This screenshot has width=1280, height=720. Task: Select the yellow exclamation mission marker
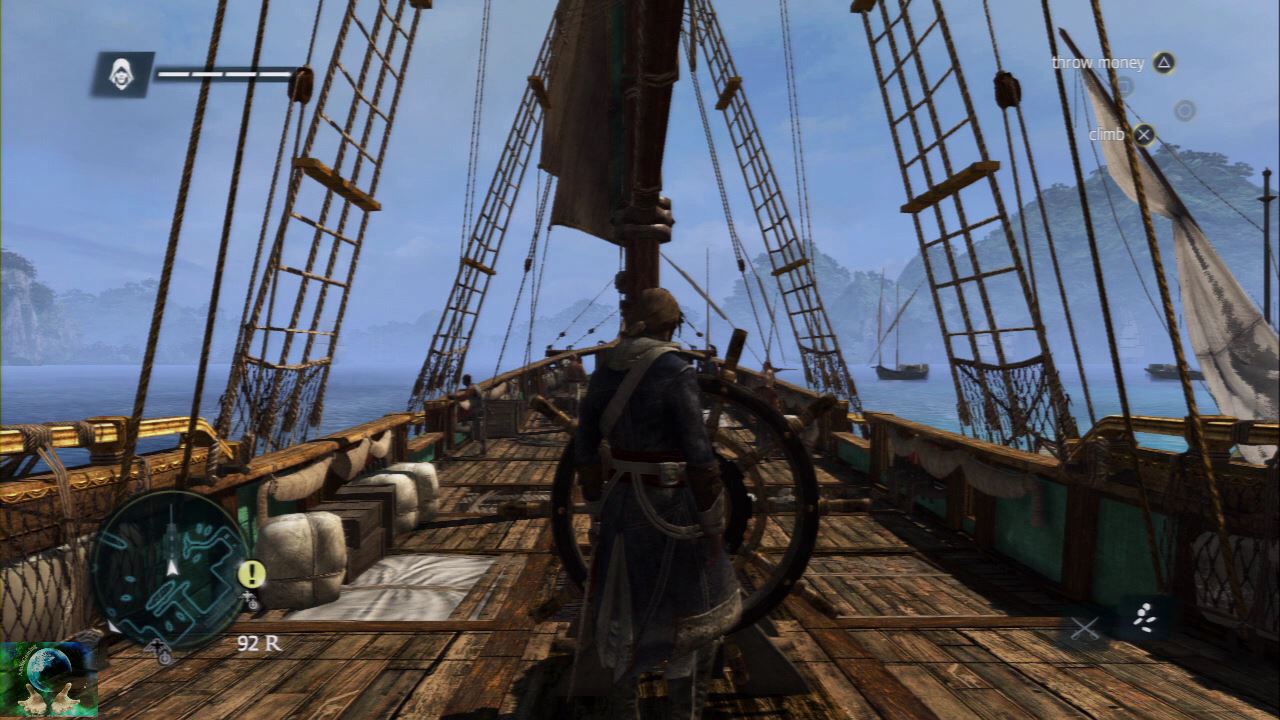coord(252,574)
